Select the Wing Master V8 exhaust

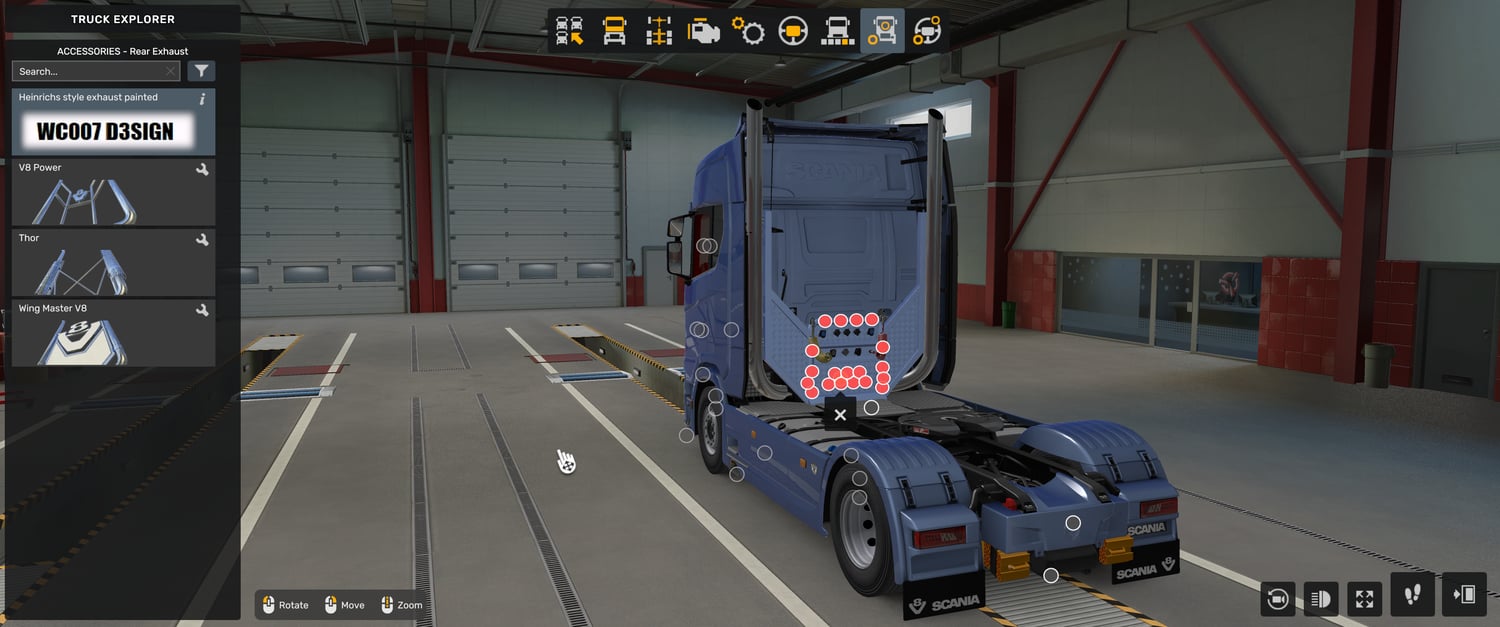point(113,333)
